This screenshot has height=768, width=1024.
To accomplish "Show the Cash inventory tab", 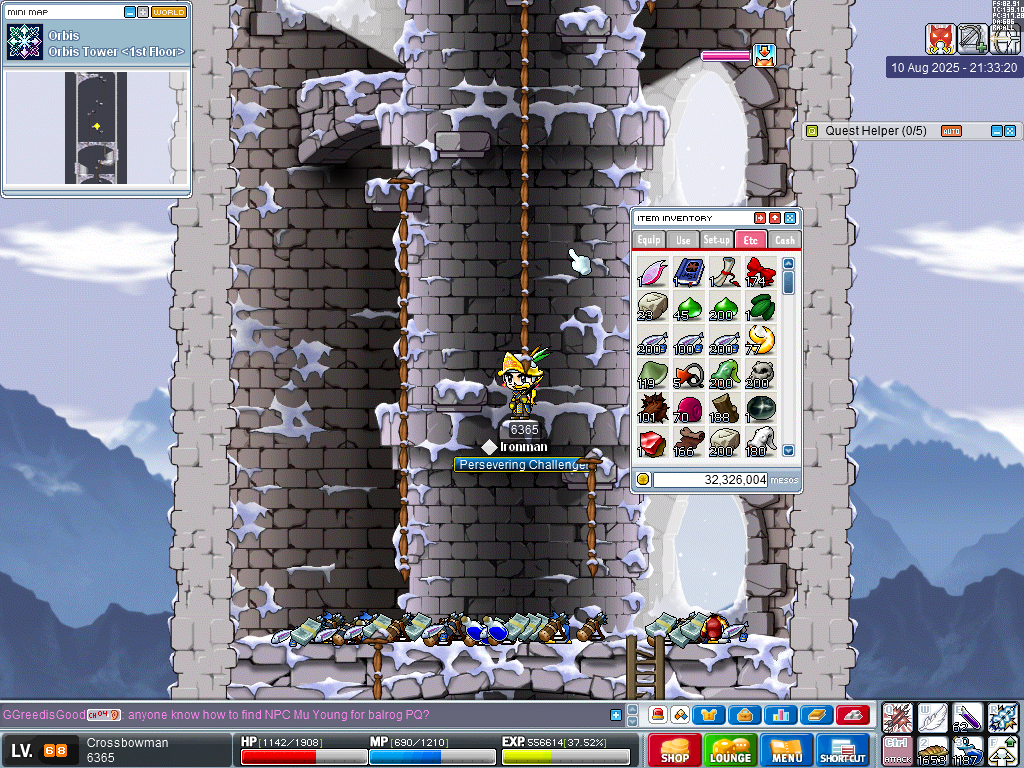I will (785, 240).
